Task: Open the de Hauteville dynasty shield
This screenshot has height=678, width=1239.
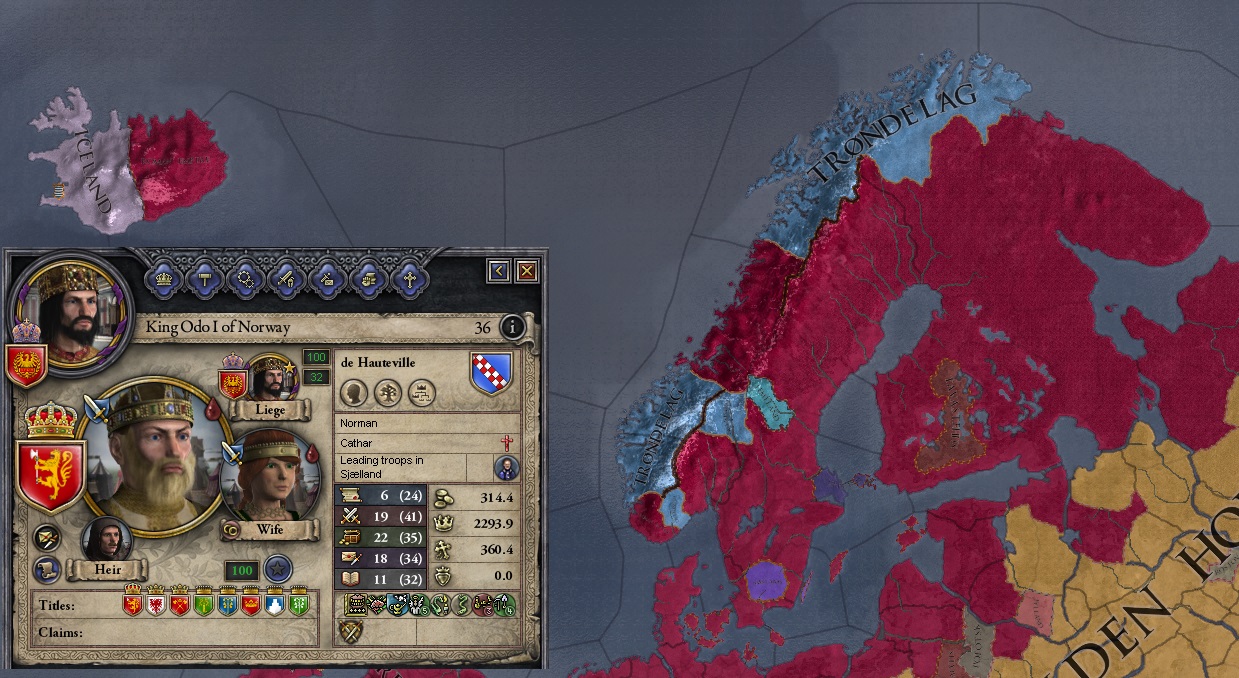Action: click(x=491, y=372)
